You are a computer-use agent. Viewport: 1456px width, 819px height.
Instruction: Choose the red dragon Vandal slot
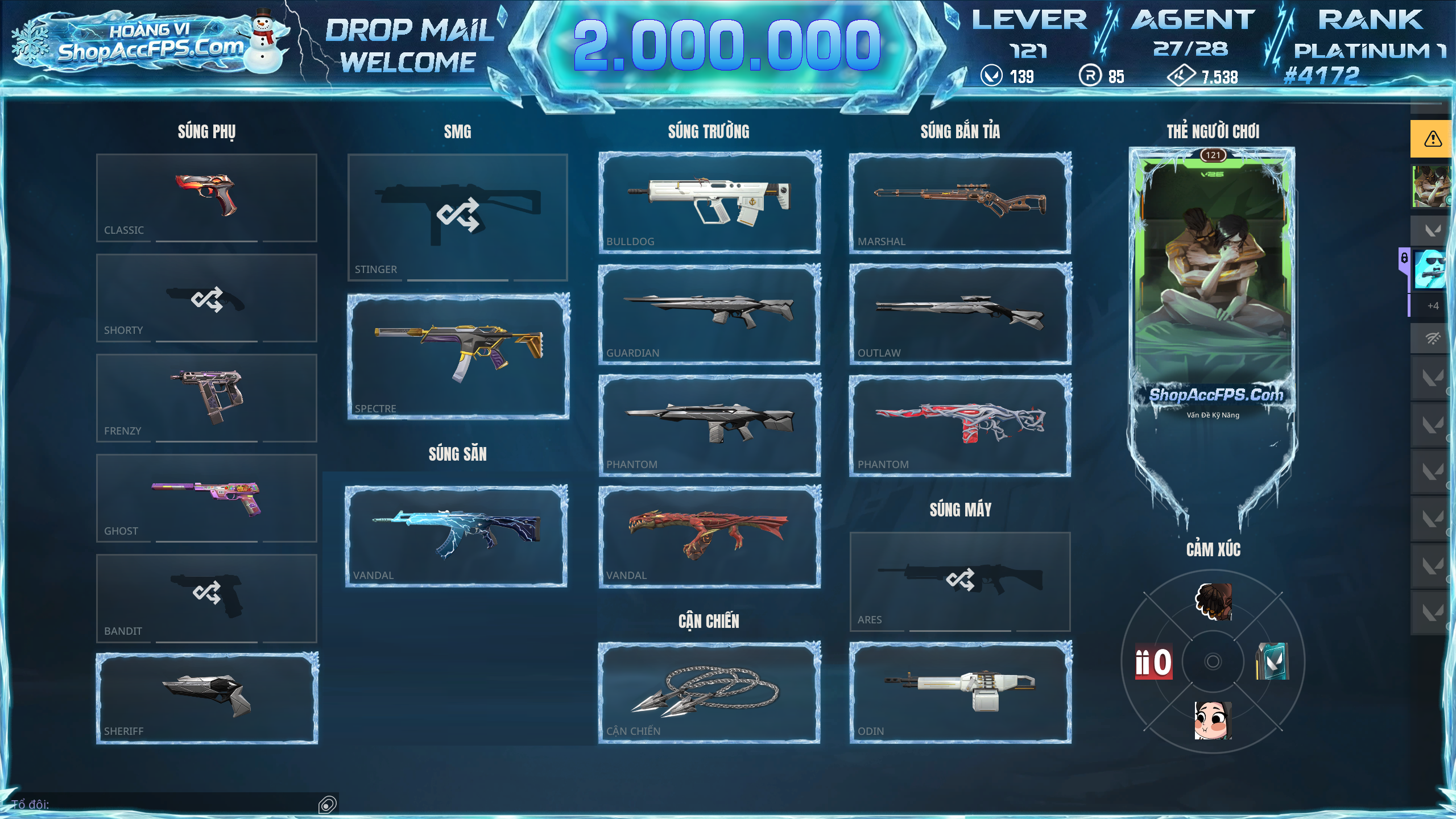(709, 536)
